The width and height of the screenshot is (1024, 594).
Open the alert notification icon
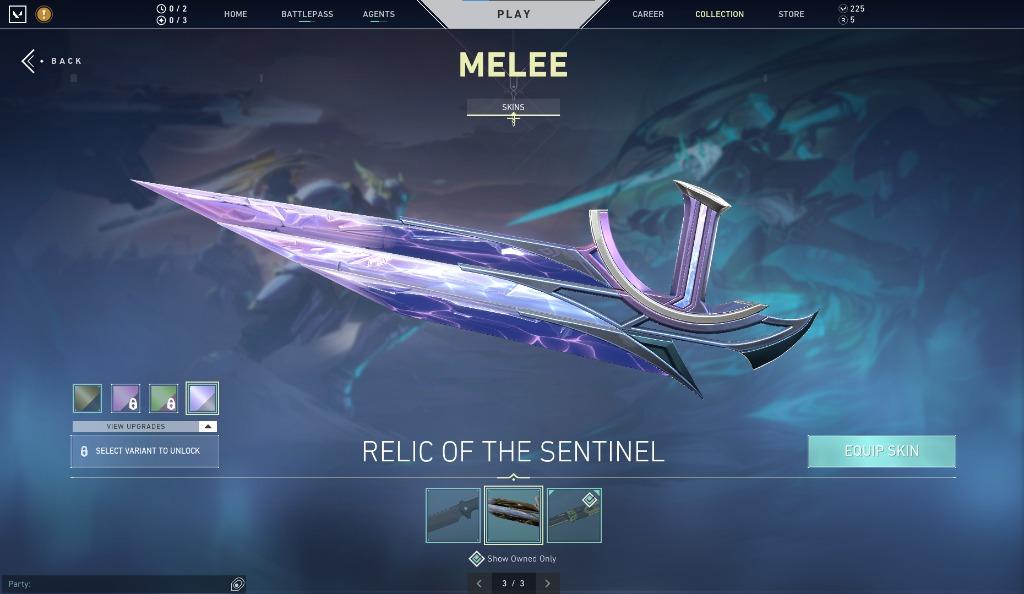point(44,14)
